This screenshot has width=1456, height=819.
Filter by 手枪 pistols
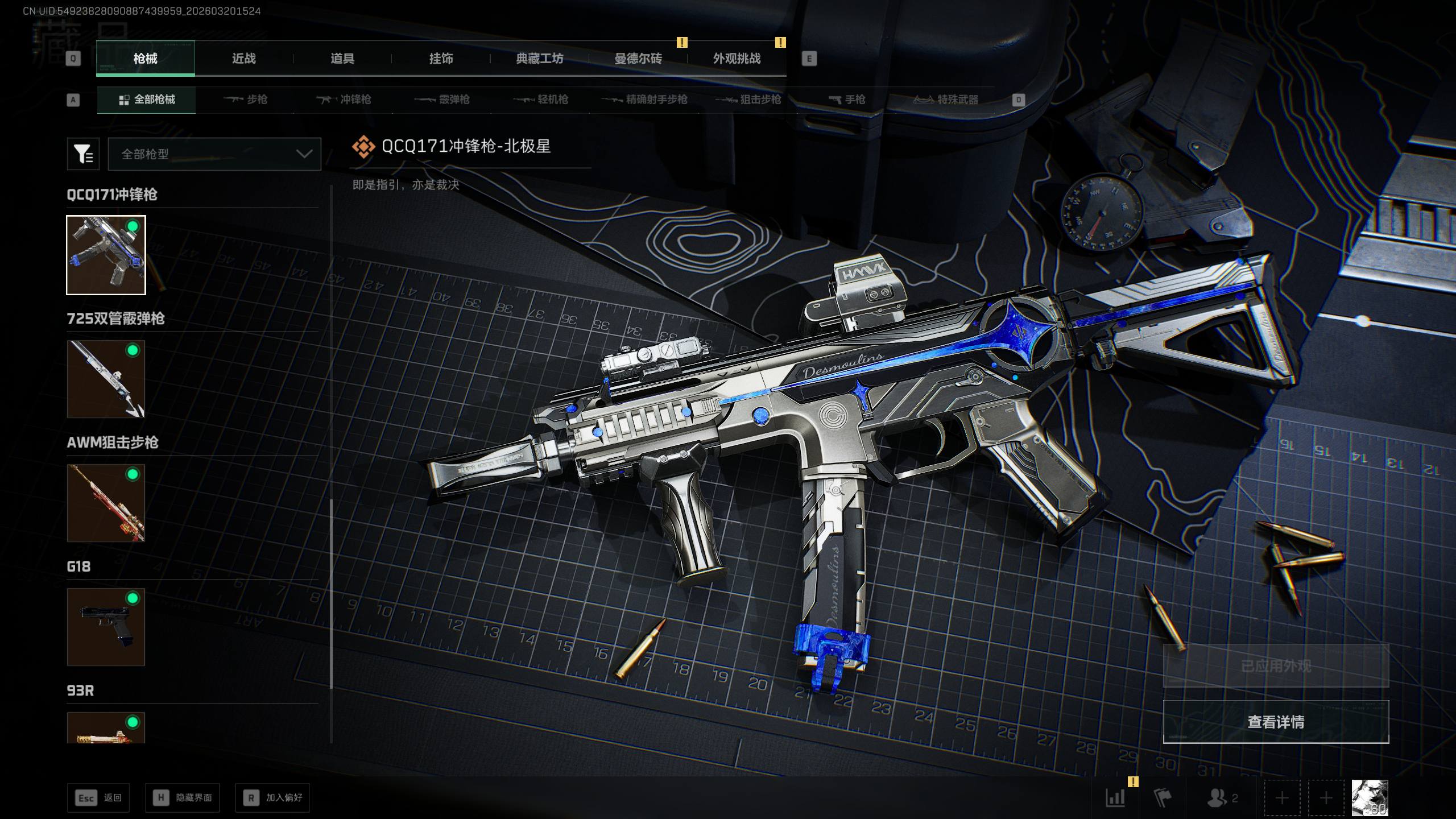[x=847, y=100]
